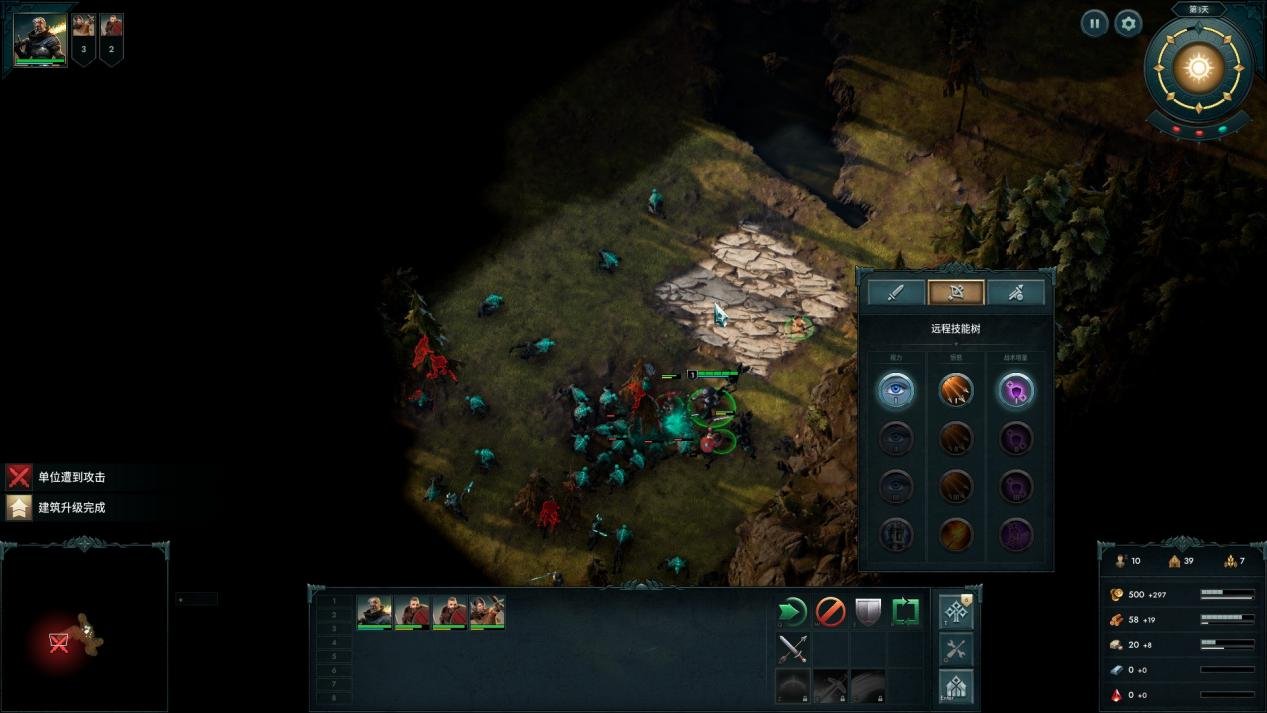Choose the orange arrow volley skill
The width and height of the screenshot is (1267, 713).
956,390
